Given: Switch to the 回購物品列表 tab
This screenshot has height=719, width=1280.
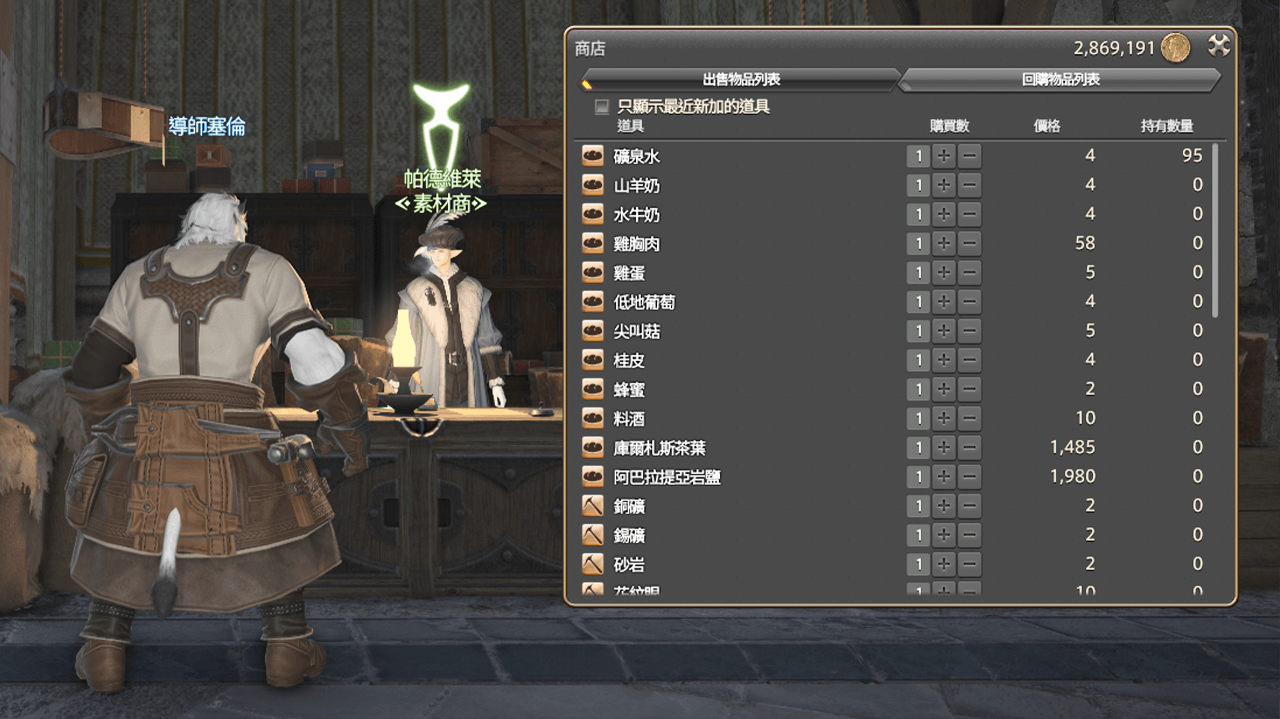Looking at the screenshot, I should pyautogui.click(x=1060, y=80).
